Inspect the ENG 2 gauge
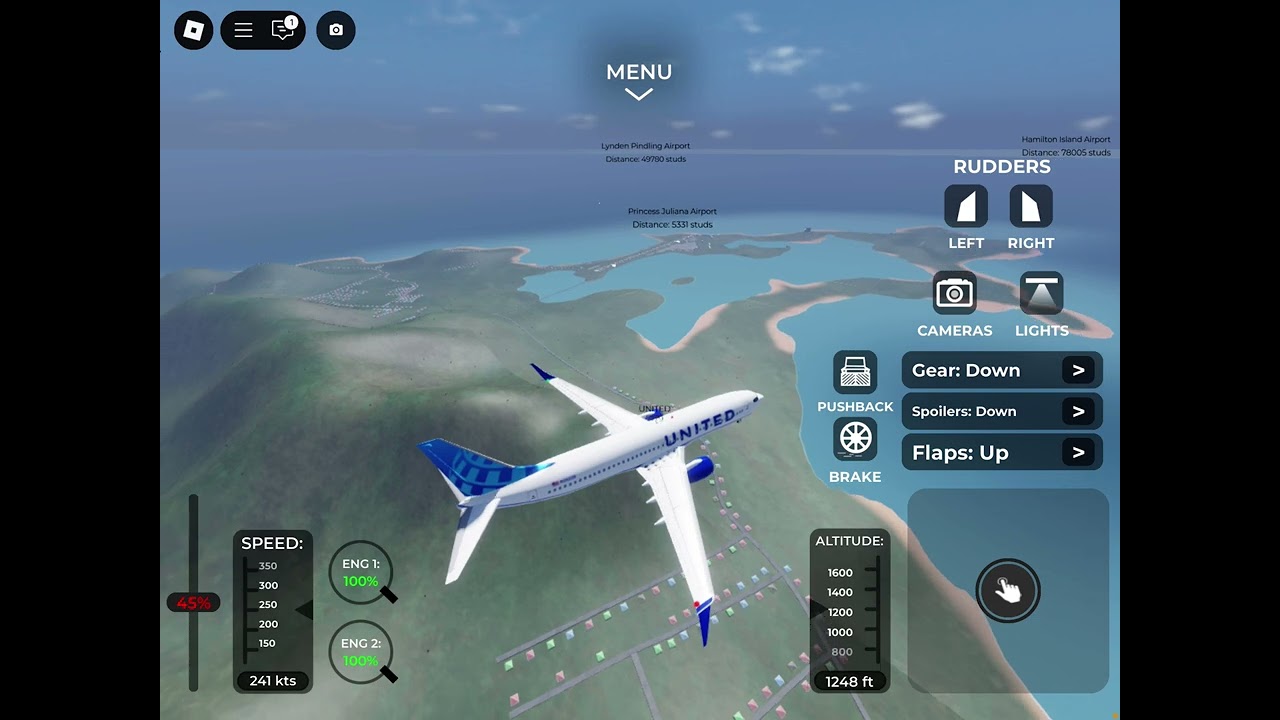Image resolution: width=1280 pixels, height=720 pixels. pyautogui.click(x=361, y=654)
